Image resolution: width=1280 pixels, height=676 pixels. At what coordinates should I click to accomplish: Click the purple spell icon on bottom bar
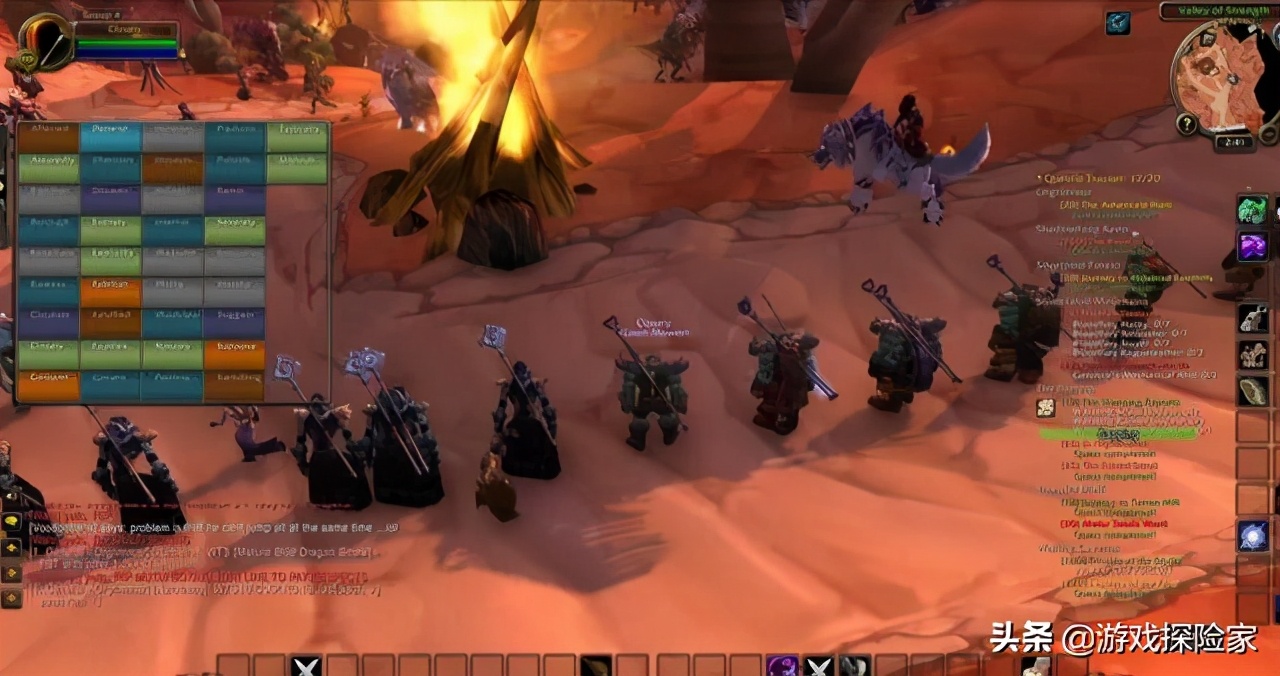782,666
